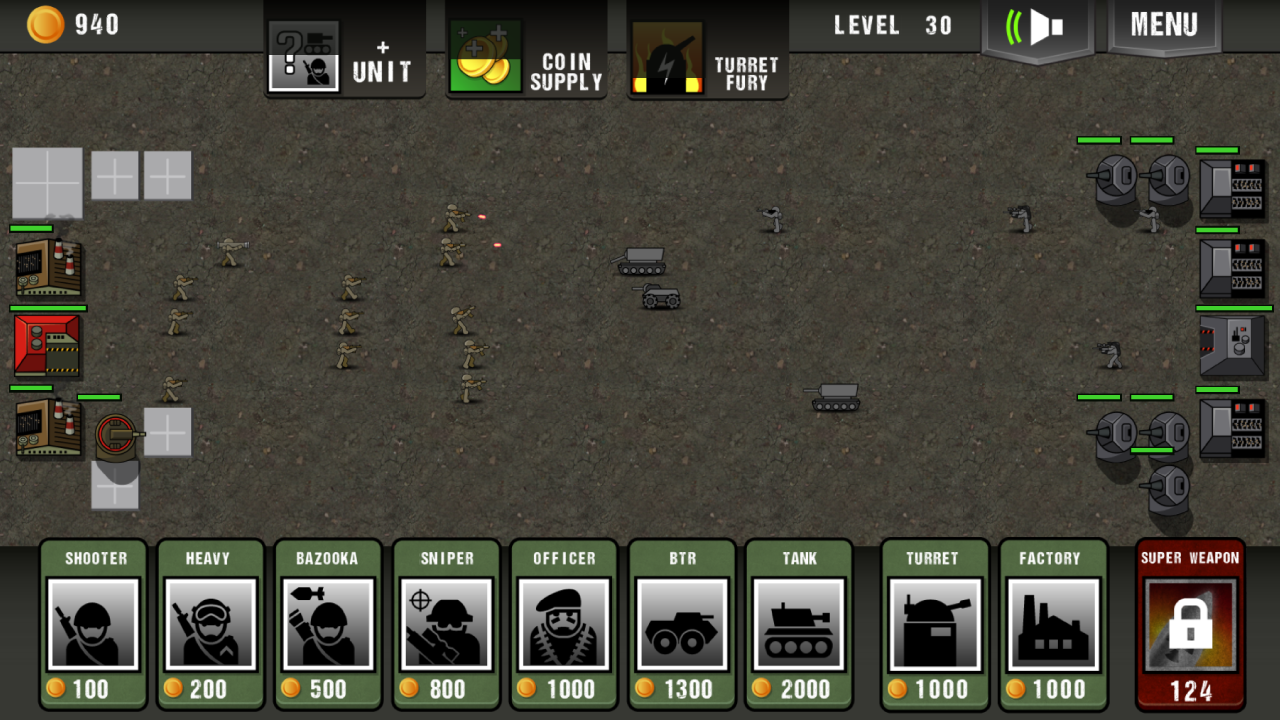Select the Shooter unit card

[92, 625]
